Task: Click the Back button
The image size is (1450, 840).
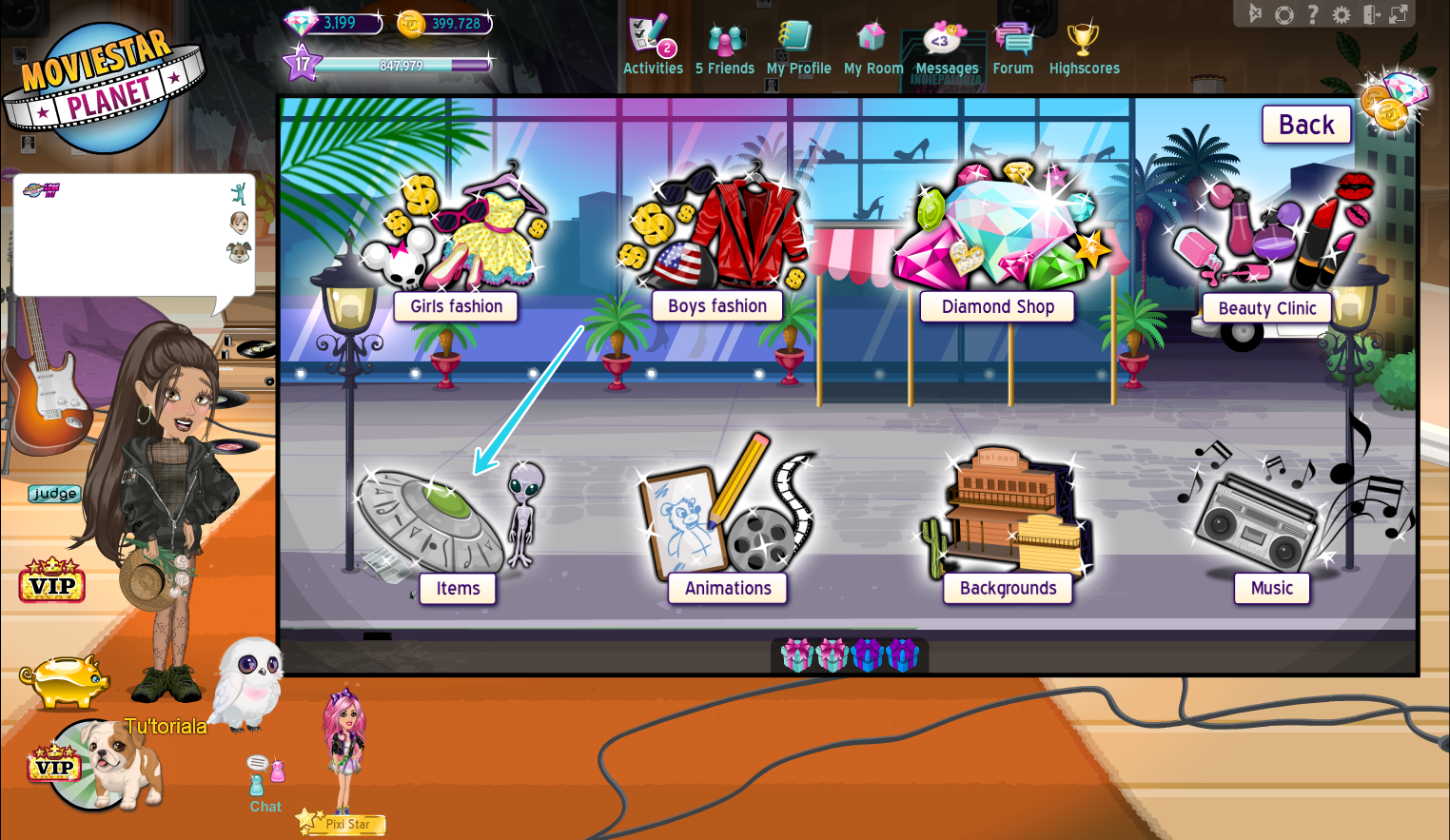Action: [x=1305, y=124]
